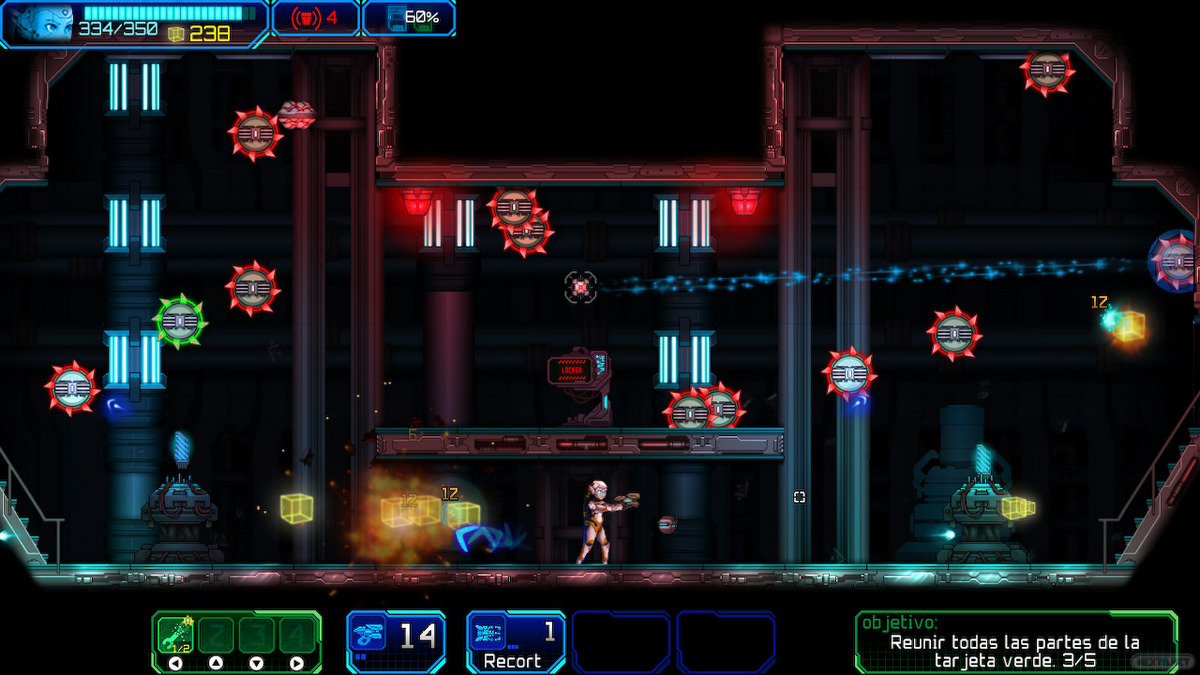Click the floppy disk progress icon
Image resolution: width=1200 pixels, height=675 pixels.
tap(397, 18)
